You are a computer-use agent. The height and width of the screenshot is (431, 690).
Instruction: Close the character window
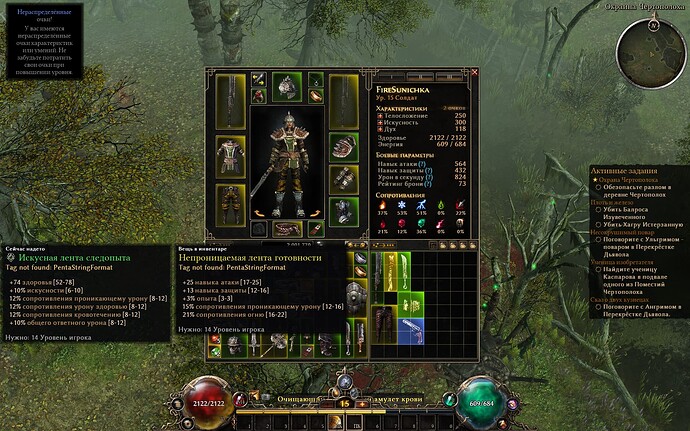(x=474, y=73)
